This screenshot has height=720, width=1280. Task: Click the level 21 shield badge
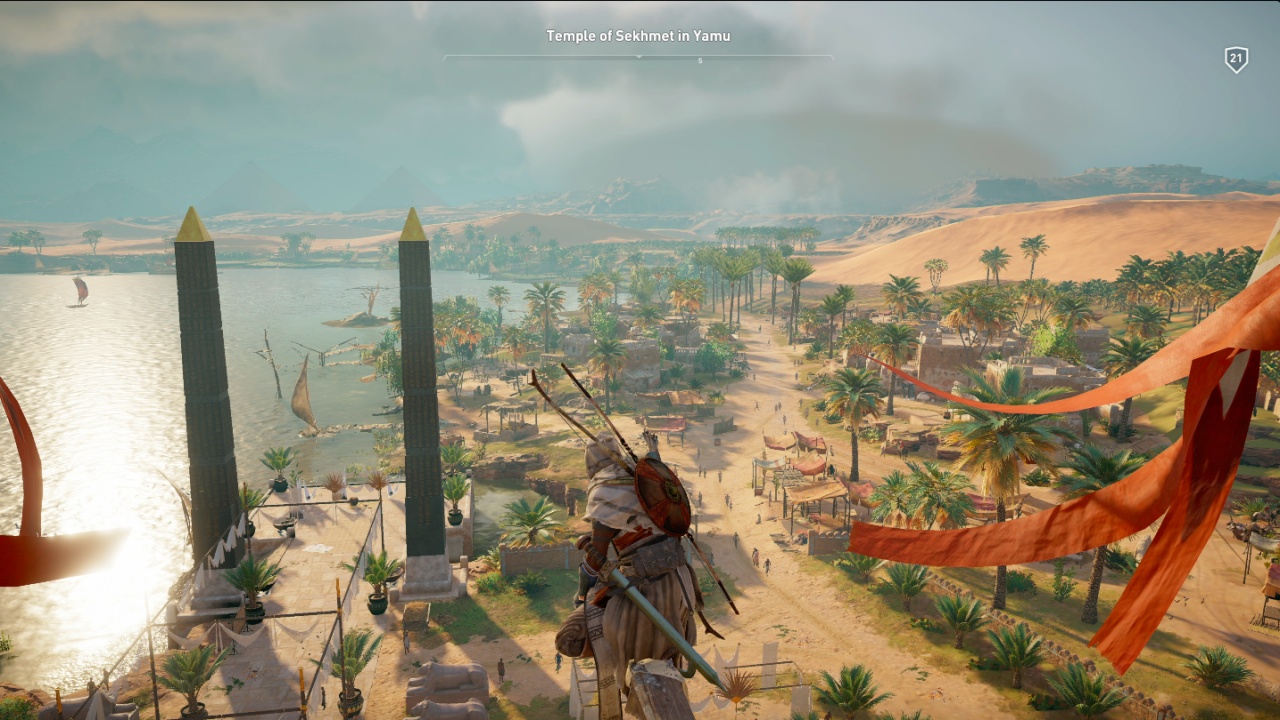point(1236,60)
